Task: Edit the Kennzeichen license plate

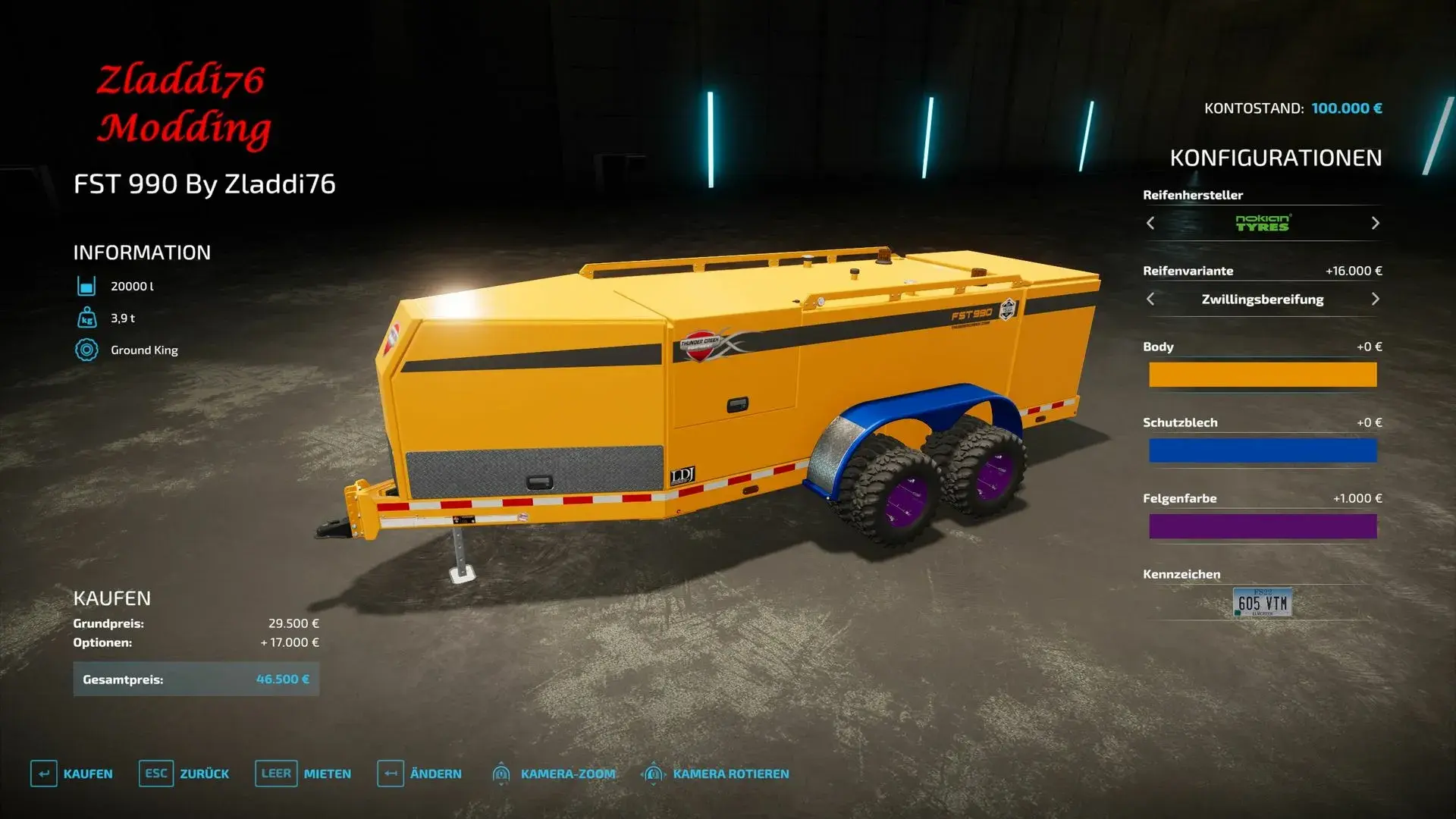Action: (x=1263, y=603)
